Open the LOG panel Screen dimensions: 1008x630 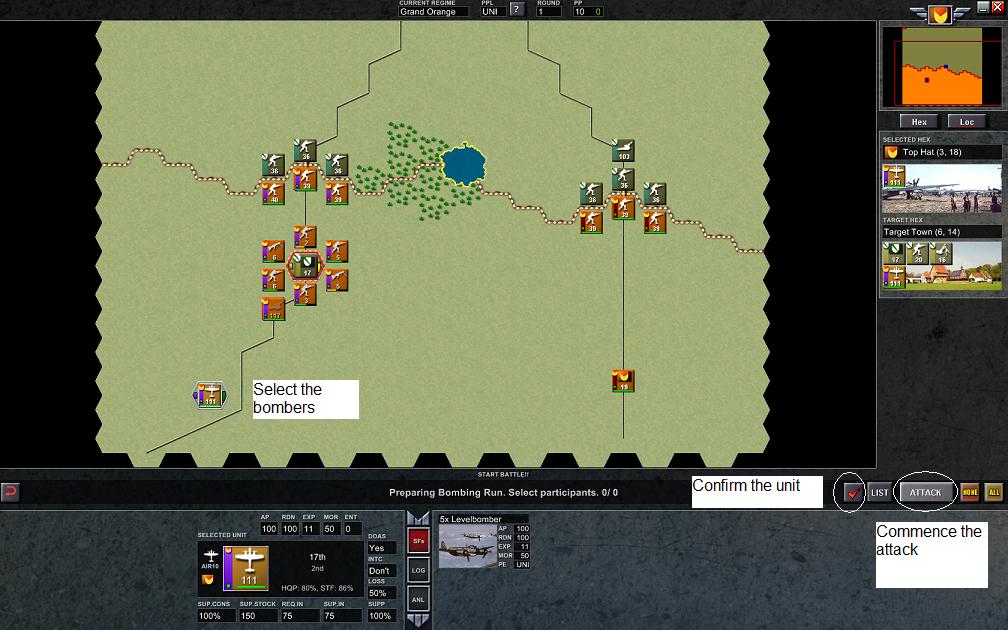point(419,570)
